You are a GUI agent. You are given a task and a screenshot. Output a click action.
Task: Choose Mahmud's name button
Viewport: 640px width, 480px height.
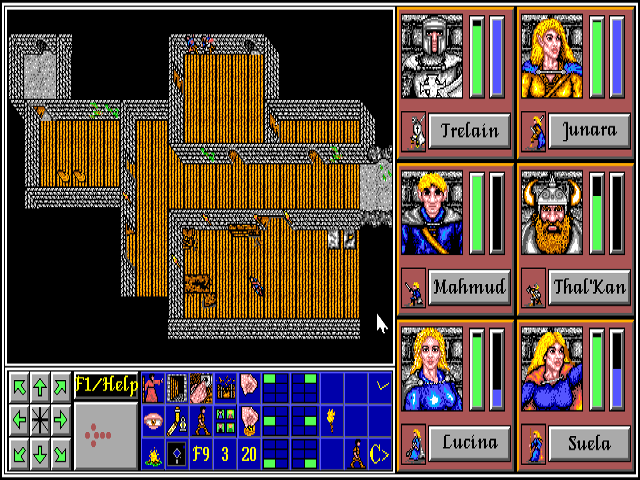[469, 288]
